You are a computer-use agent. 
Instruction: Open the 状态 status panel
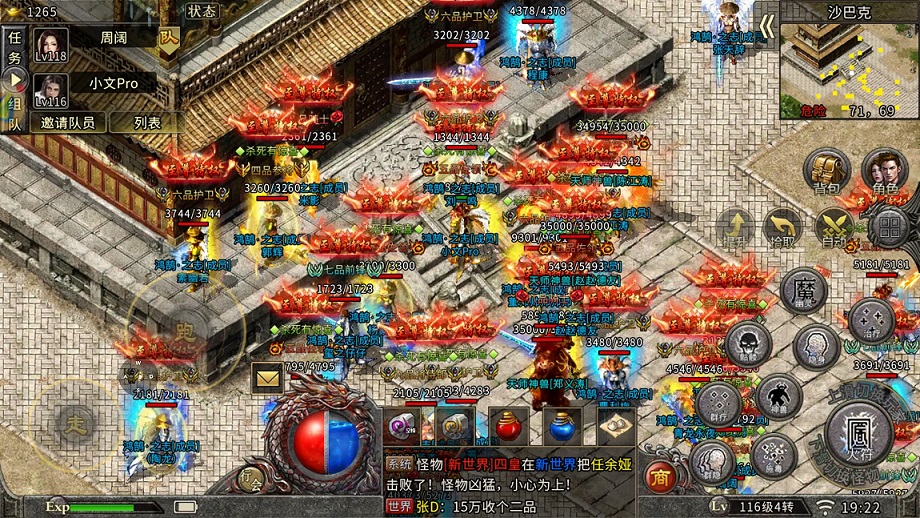pyautogui.click(x=202, y=11)
